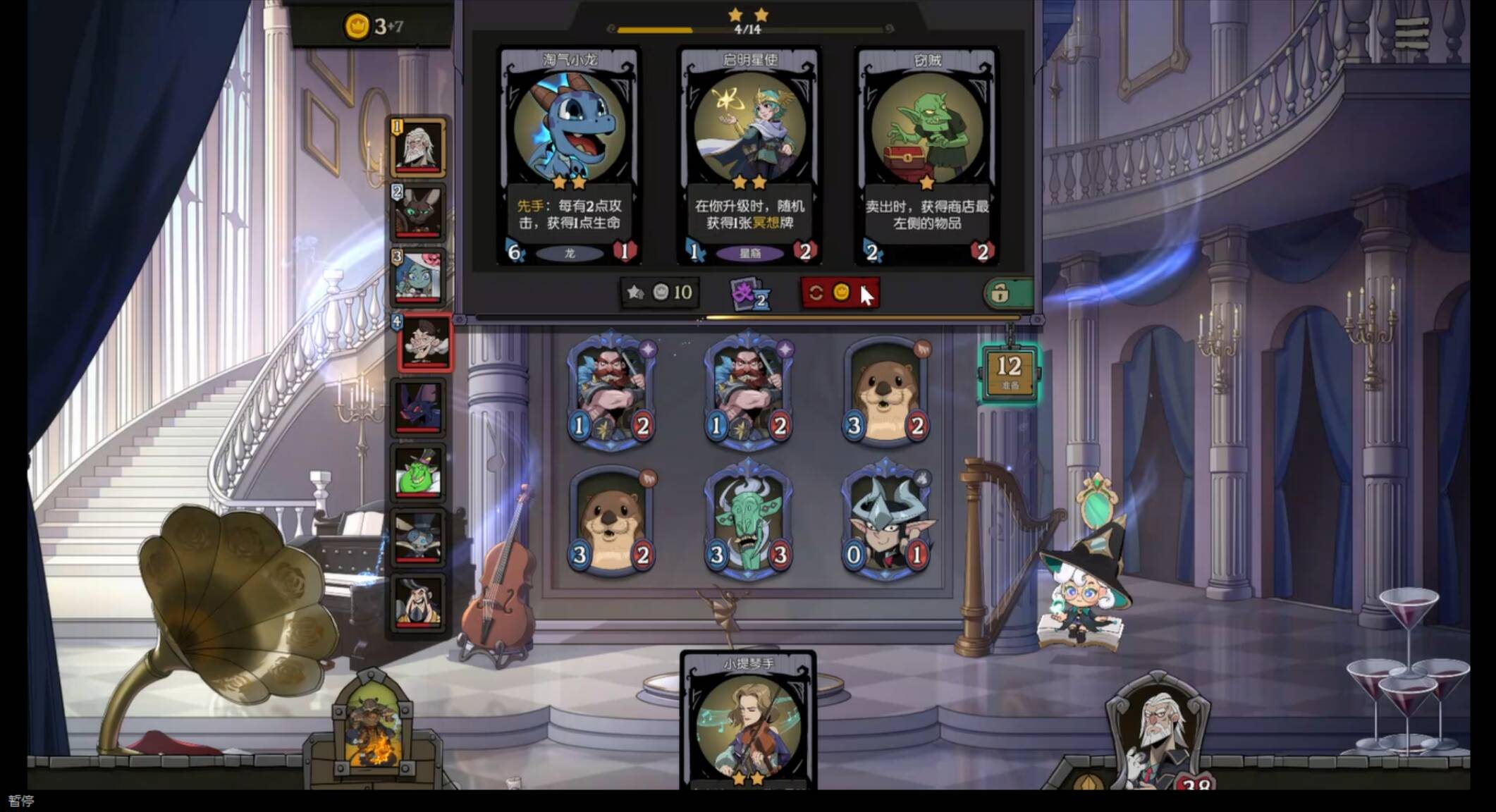Pick the 窃贼 goblin thief card
1496x812 pixels.
click(x=926, y=155)
